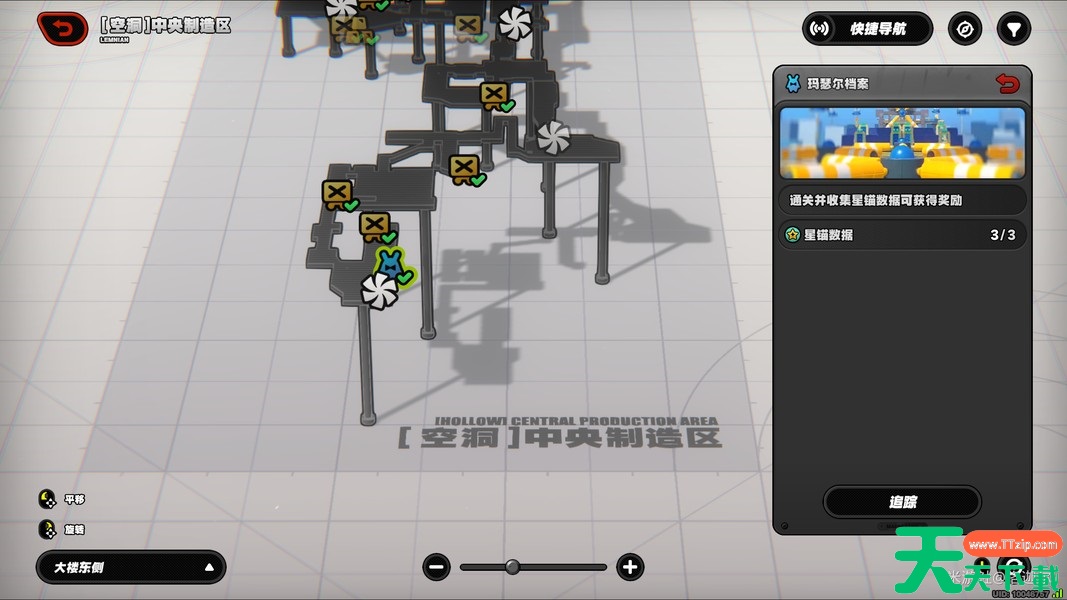Viewport: 1067px width, 600px height.
Task: Go back using the red return arrow
Action: click(x=62, y=29)
